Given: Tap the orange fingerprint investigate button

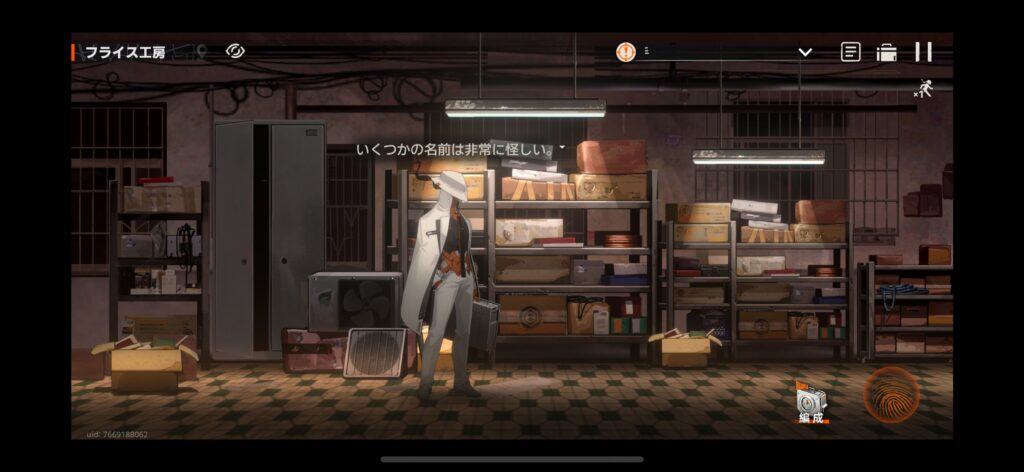Looking at the screenshot, I should point(891,394).
